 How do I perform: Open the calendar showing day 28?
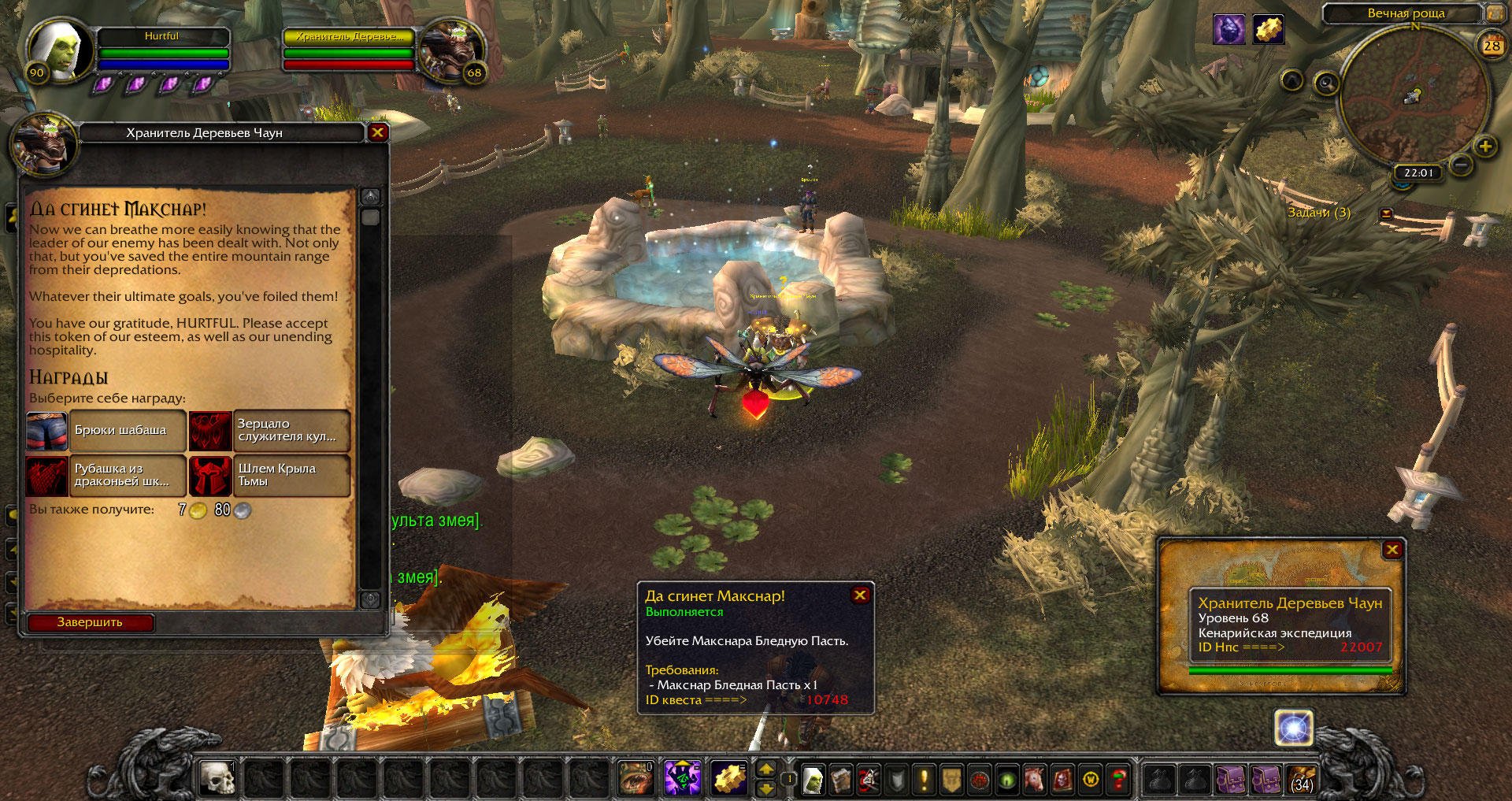(x=1492, y=46)
